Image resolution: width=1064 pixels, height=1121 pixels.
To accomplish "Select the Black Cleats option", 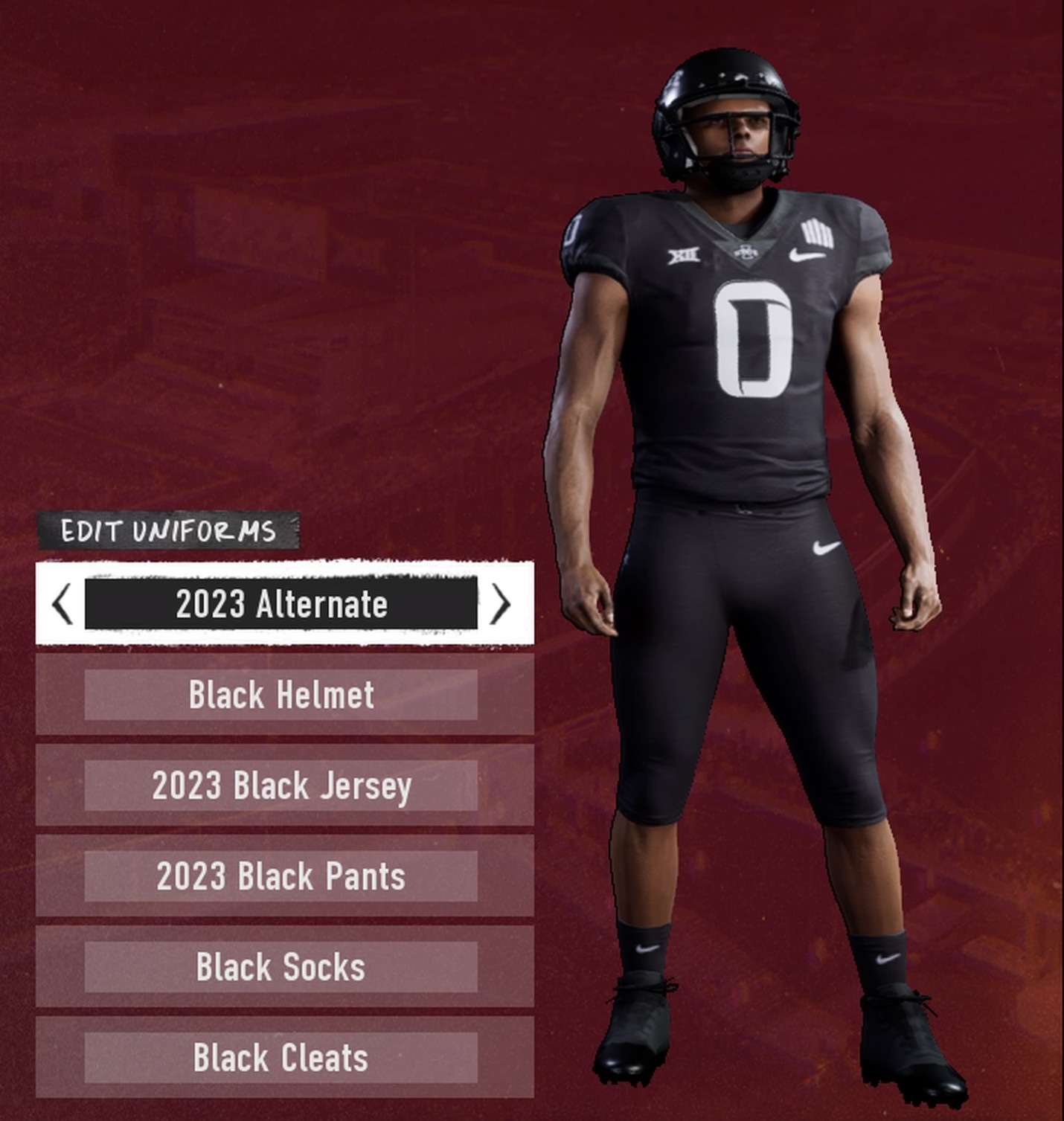I will click(x=281, y=1058).
